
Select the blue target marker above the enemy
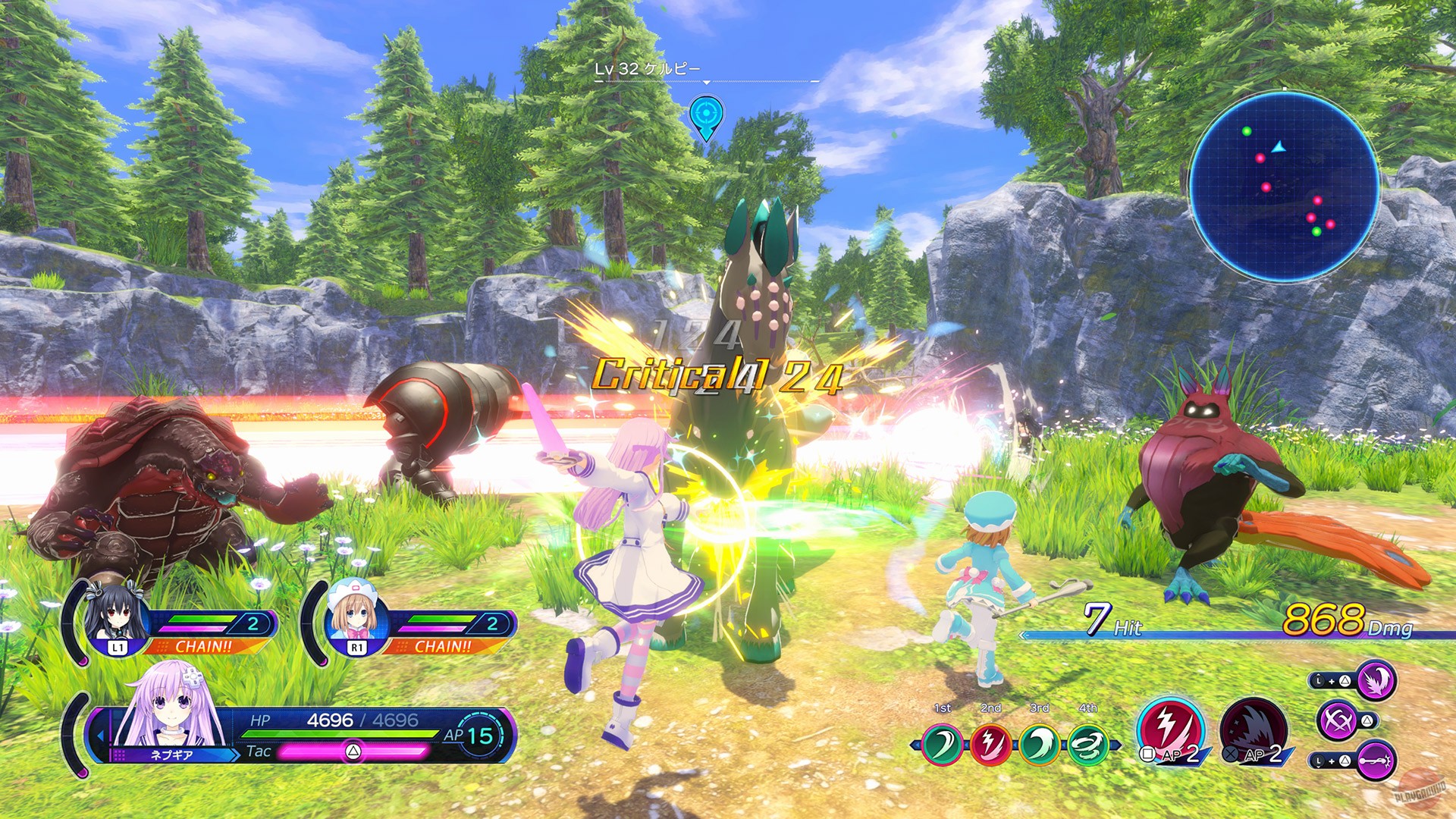pyautogui.click(x=706, y=115)
